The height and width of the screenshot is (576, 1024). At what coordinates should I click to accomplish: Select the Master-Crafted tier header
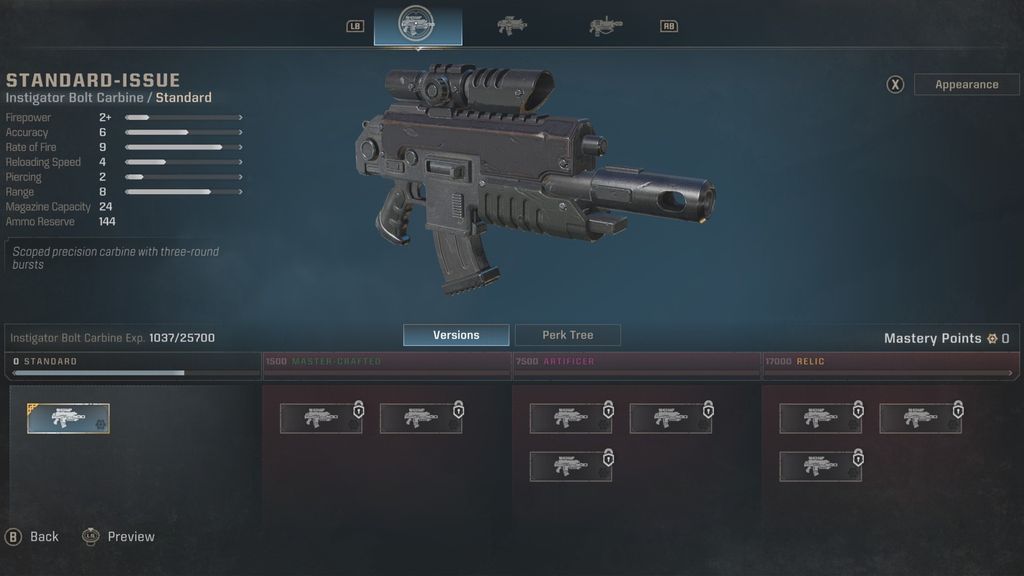[386, 362]
